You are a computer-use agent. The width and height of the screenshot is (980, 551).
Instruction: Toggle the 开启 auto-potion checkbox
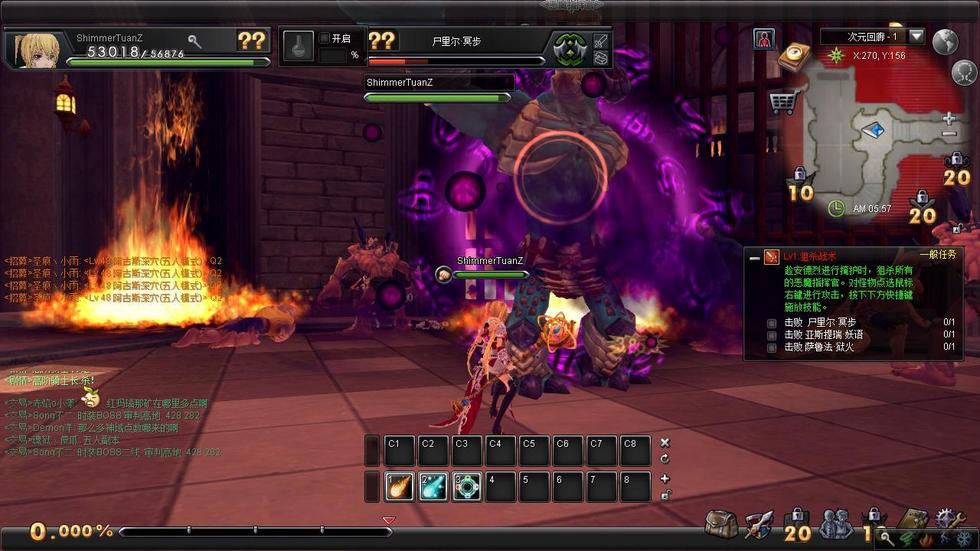[324, 38]
